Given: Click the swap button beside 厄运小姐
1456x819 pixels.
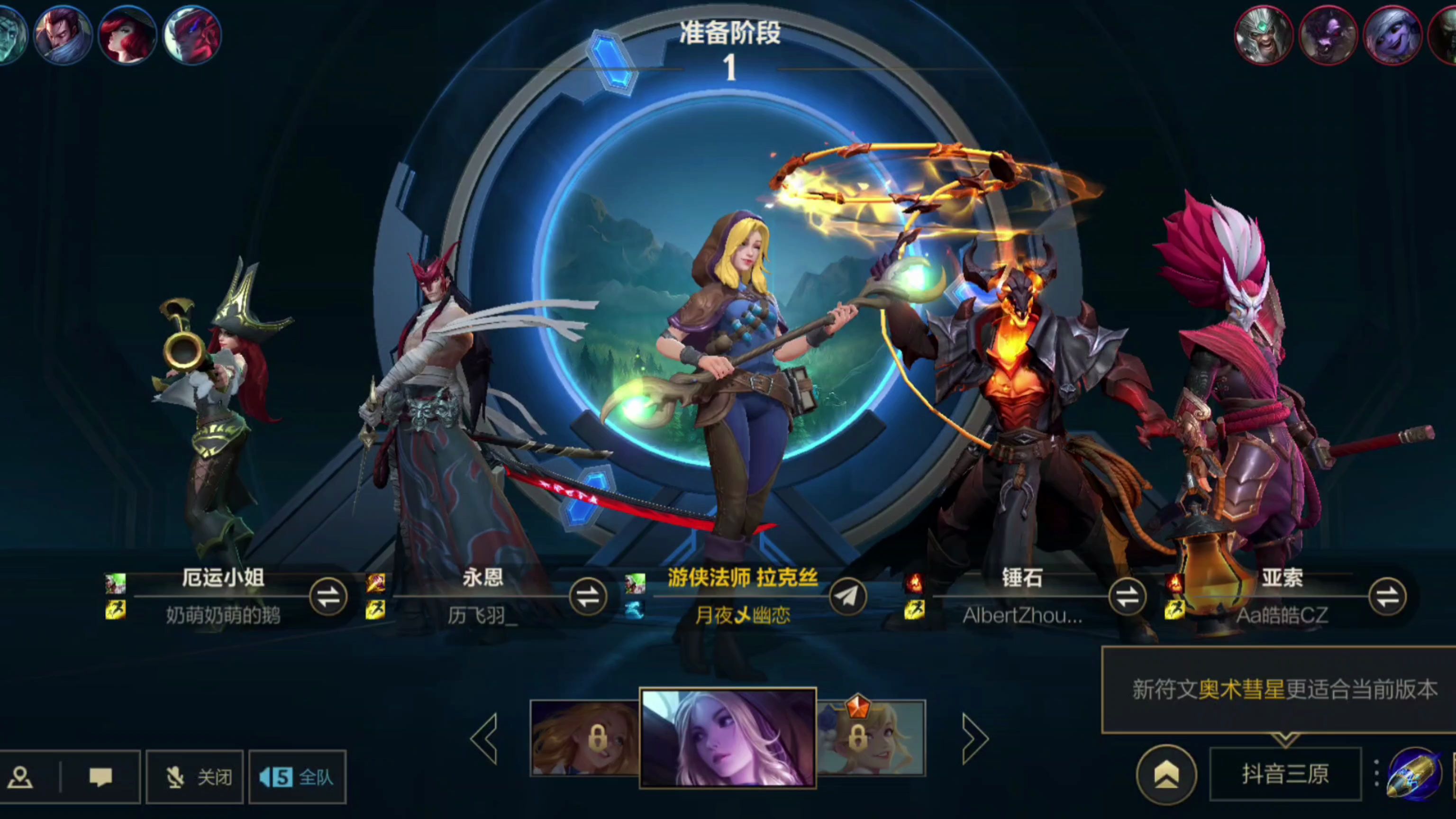Looking at the screenshot, I should (328, 597).
